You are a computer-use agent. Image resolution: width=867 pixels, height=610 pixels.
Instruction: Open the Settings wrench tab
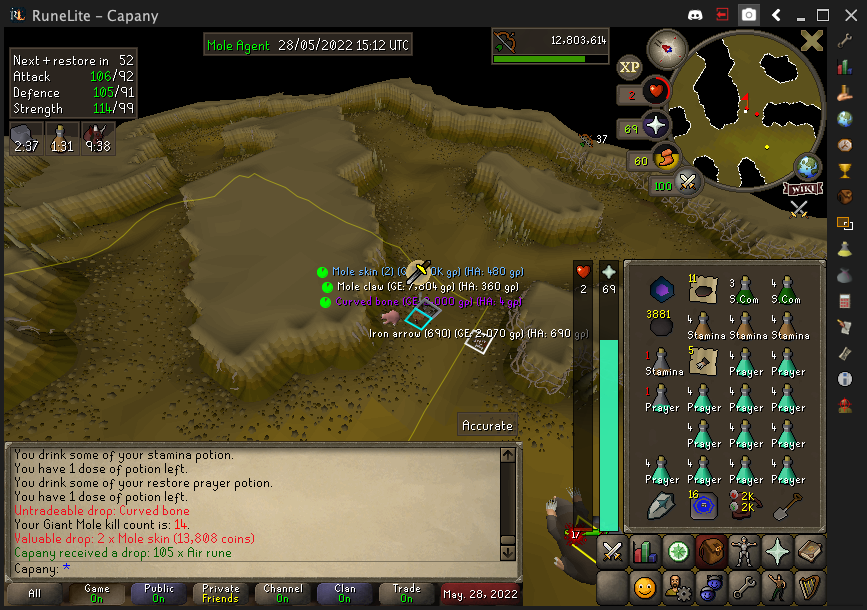[x=743, y=586]
